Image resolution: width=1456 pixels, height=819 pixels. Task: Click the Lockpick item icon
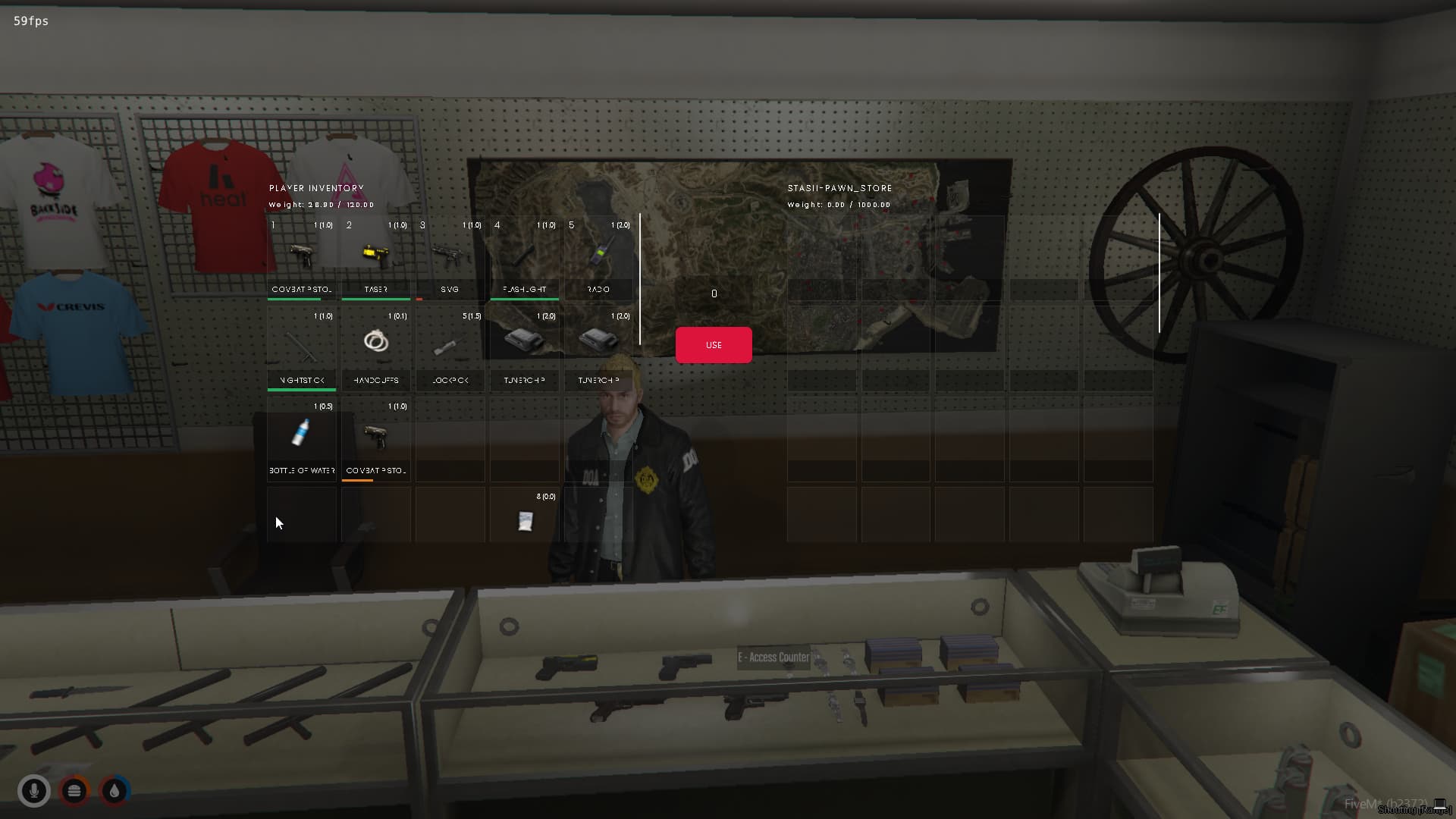[450, 345]
